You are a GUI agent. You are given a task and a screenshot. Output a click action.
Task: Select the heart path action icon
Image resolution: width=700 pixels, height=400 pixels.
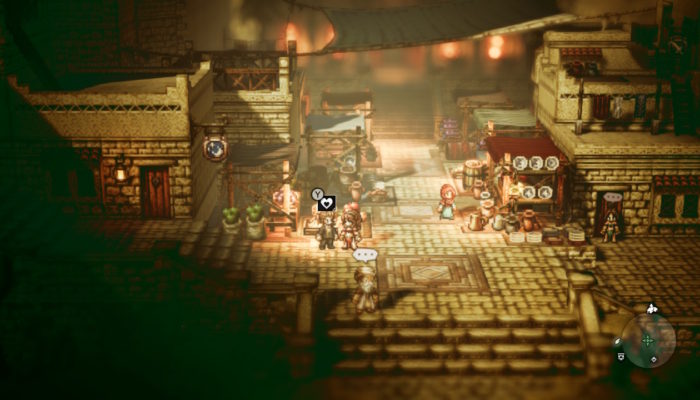326,204
